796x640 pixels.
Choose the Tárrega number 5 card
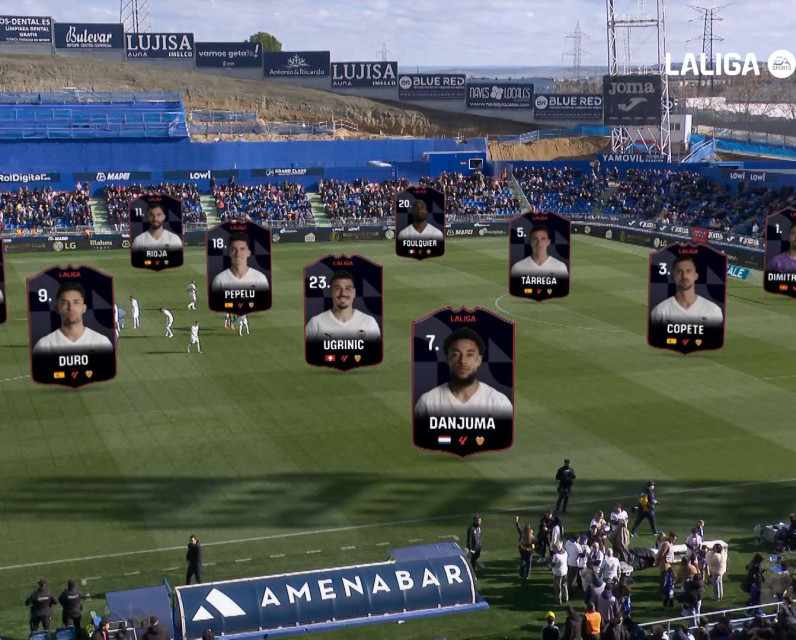(539, 255)
